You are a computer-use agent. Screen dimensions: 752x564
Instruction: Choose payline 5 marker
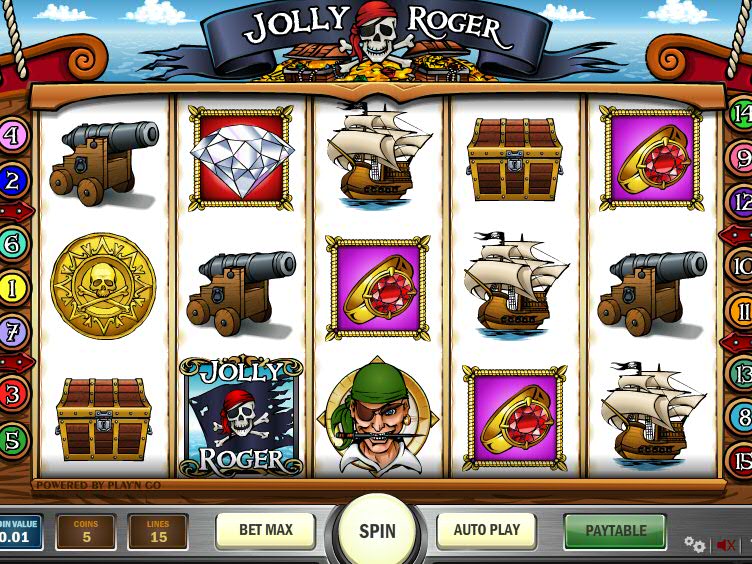(12, 439)
